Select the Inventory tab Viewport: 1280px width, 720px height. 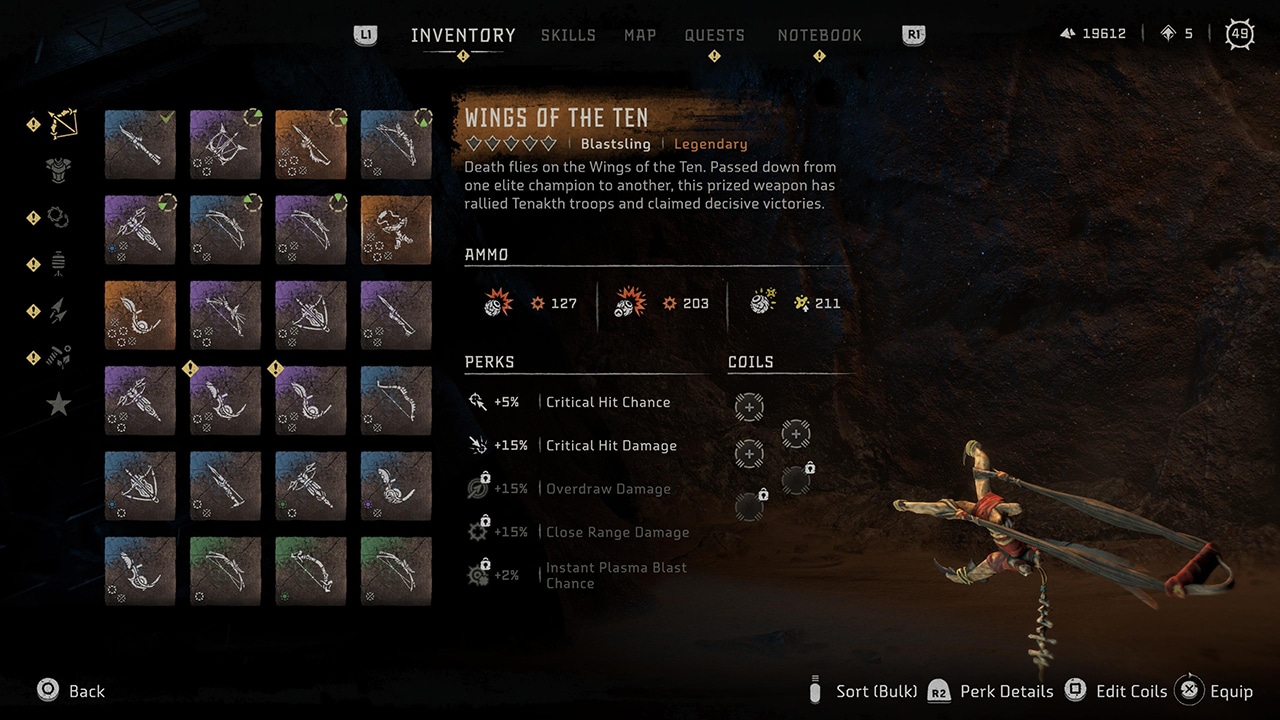click(463, 35)
